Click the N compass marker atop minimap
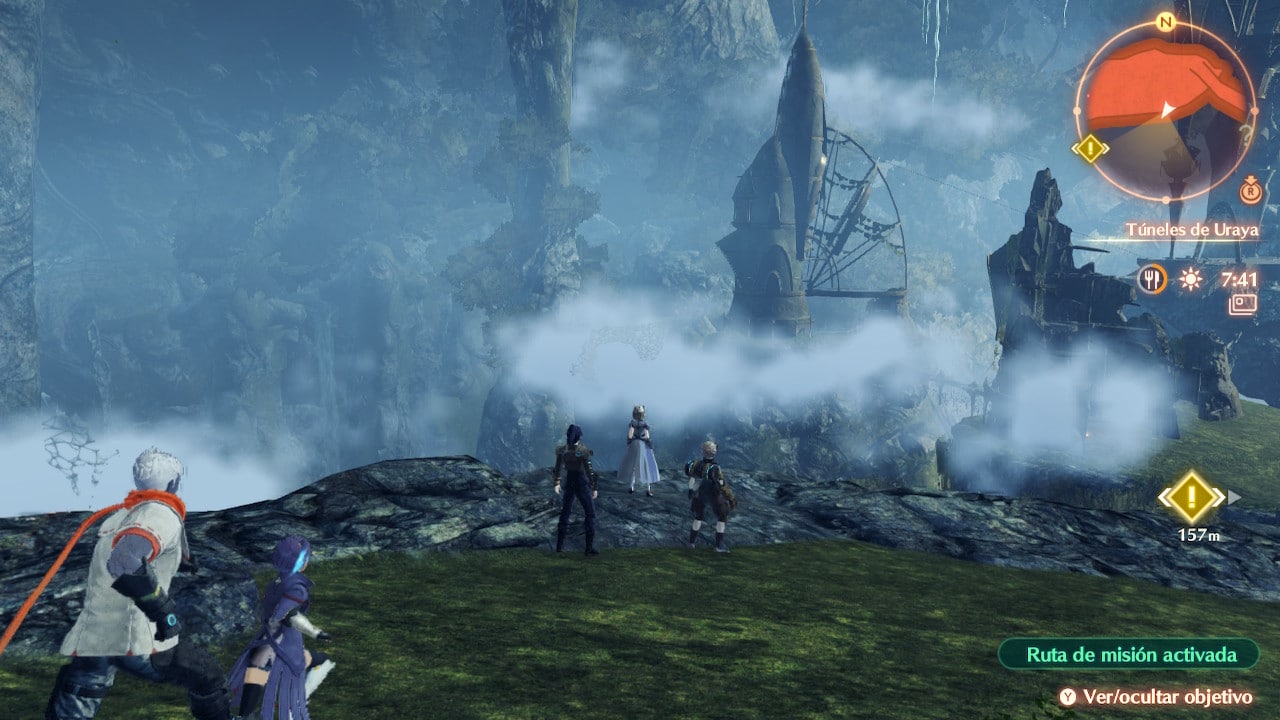 point(1164,21)
